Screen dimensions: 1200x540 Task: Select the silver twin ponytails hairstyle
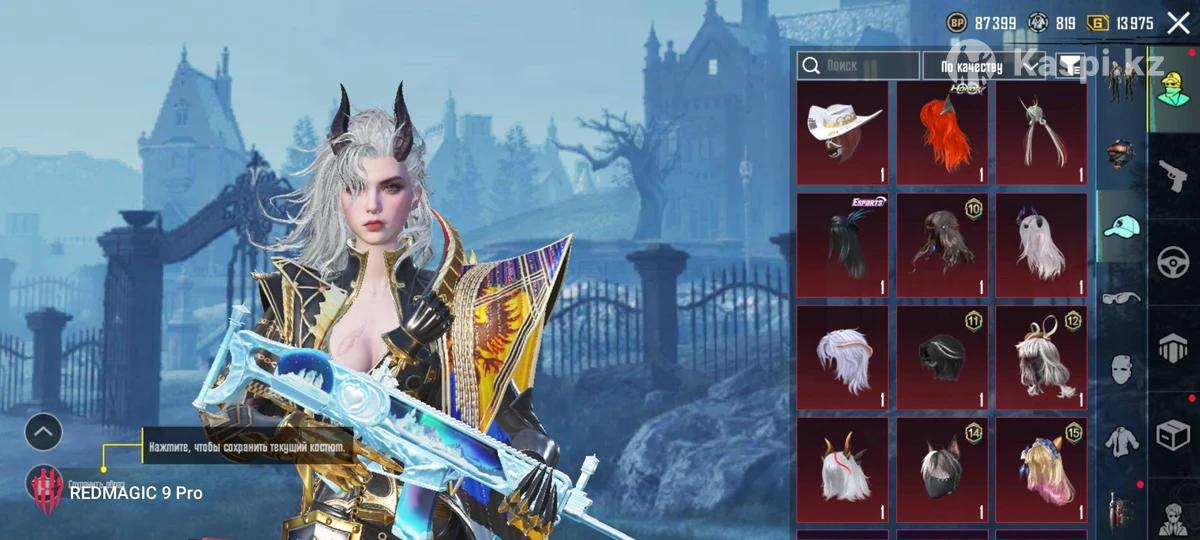tap(1040, 134)
